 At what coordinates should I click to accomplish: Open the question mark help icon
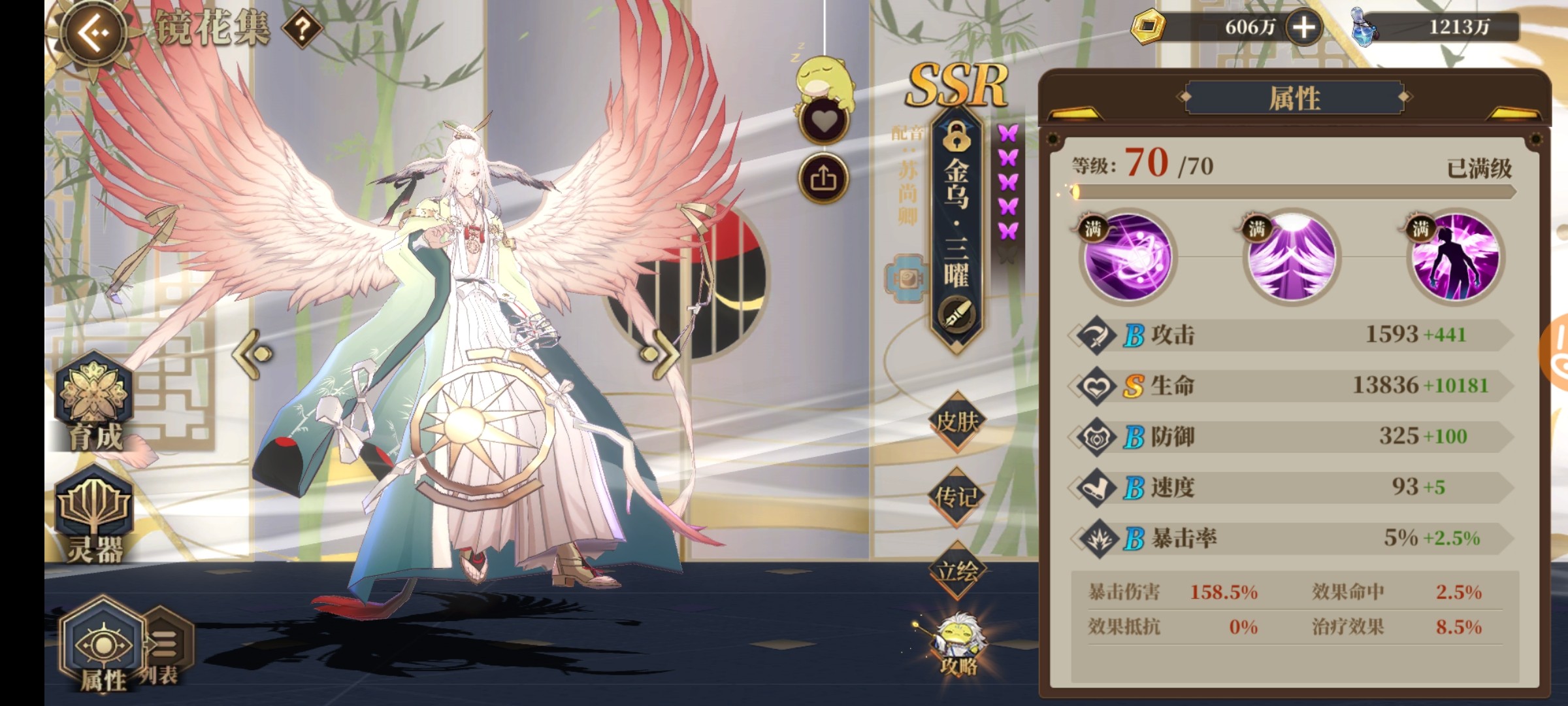tap(301, 29)
